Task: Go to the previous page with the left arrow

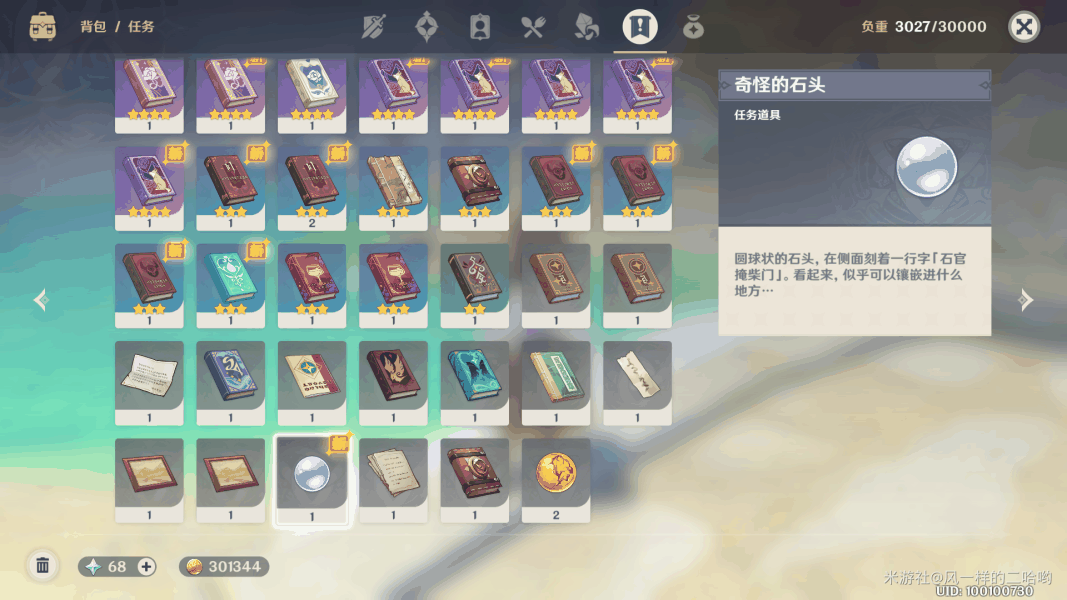Action: (x=41, y=300)
